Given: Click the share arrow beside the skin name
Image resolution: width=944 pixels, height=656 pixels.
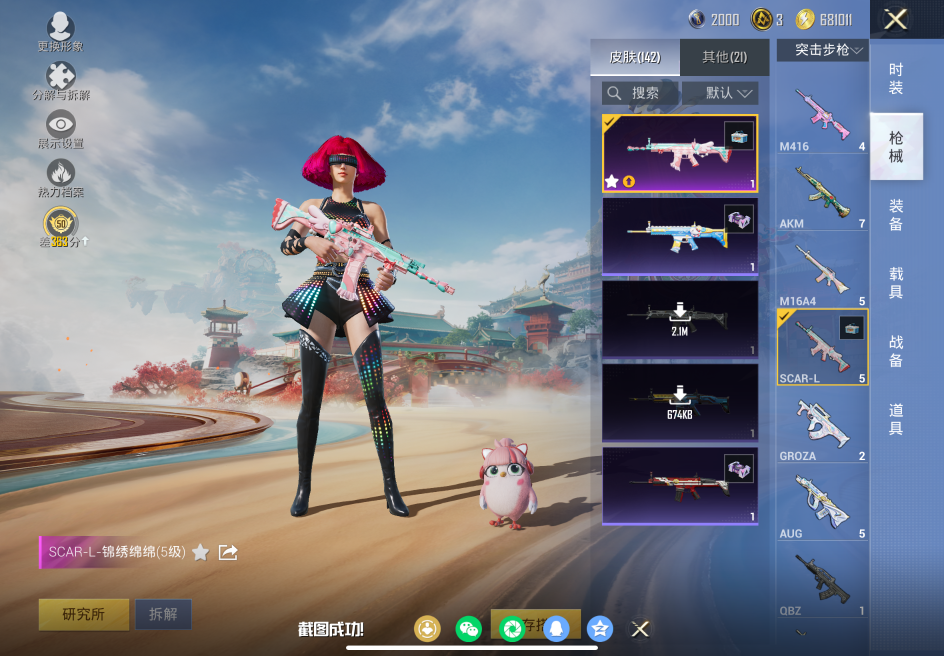Looking at the screenshot, I should click(228, 552).
